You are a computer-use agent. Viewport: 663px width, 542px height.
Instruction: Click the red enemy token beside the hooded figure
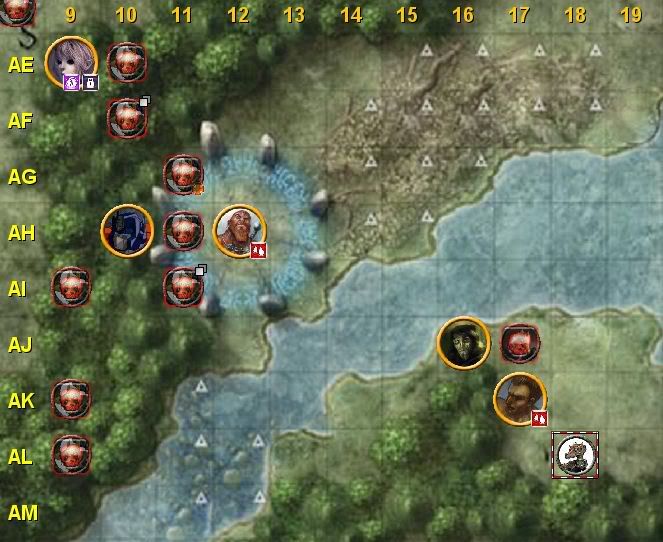(x=520, y=343)
